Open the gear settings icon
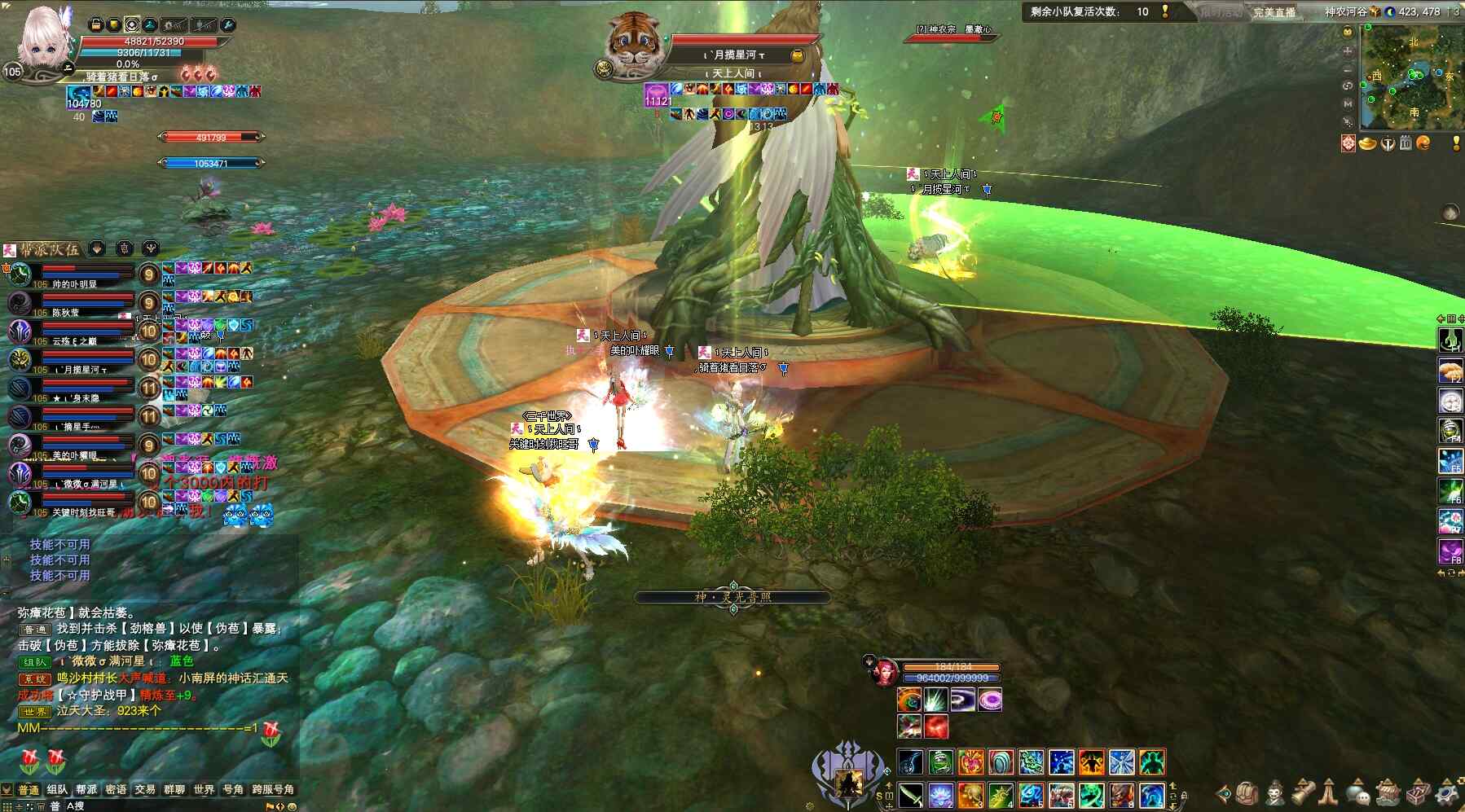1465x812 pixels. coord(1448,792)
